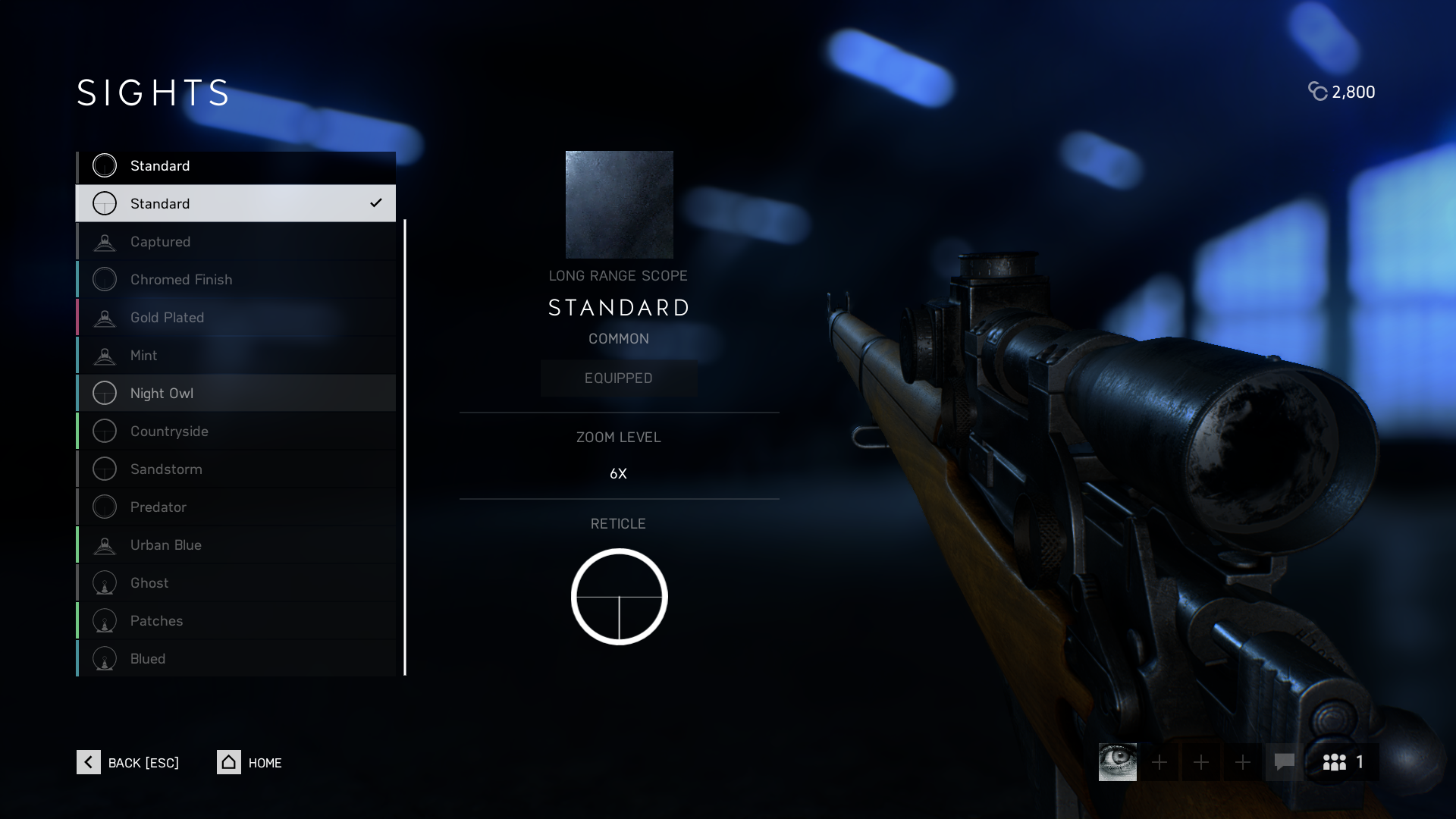
Task: Click the eye player avatar
Action: (1118, 762)
